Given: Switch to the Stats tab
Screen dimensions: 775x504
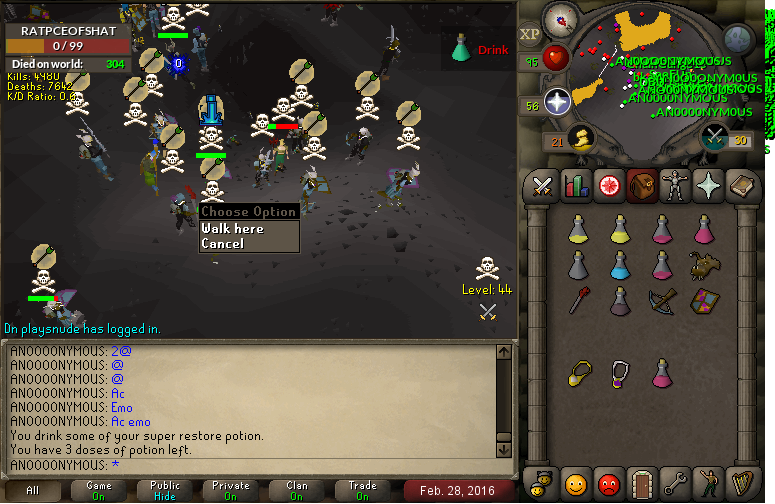Looking at the screenshot, I should coord(576,186).
